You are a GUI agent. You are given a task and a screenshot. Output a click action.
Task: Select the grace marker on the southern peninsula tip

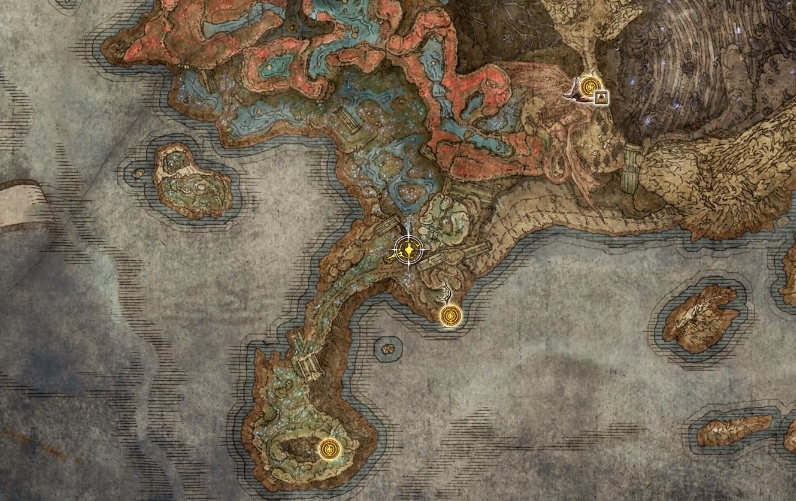click(x=330, y=448)
